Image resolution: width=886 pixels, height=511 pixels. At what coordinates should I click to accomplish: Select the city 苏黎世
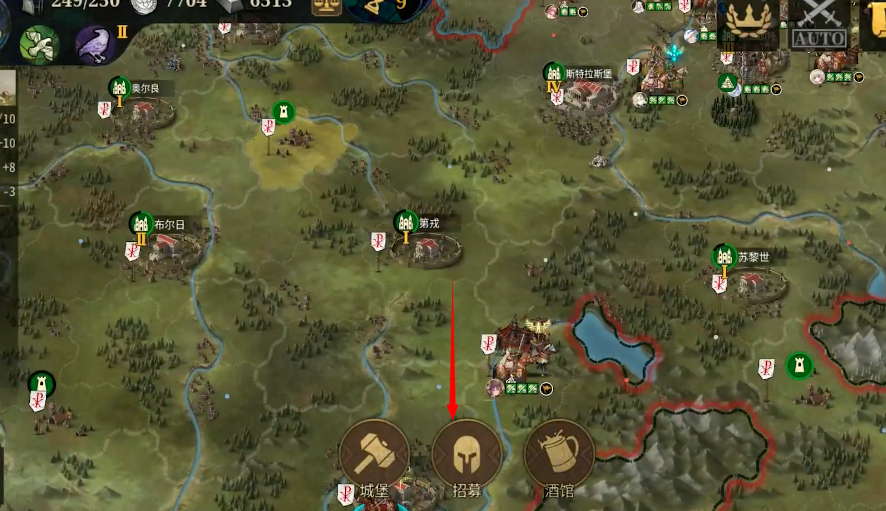pyautogui.click(x=757, y=279)
